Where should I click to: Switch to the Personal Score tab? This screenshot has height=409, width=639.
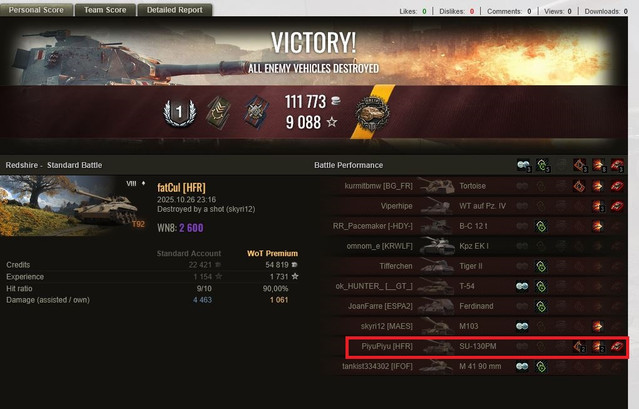click(36, 10)
